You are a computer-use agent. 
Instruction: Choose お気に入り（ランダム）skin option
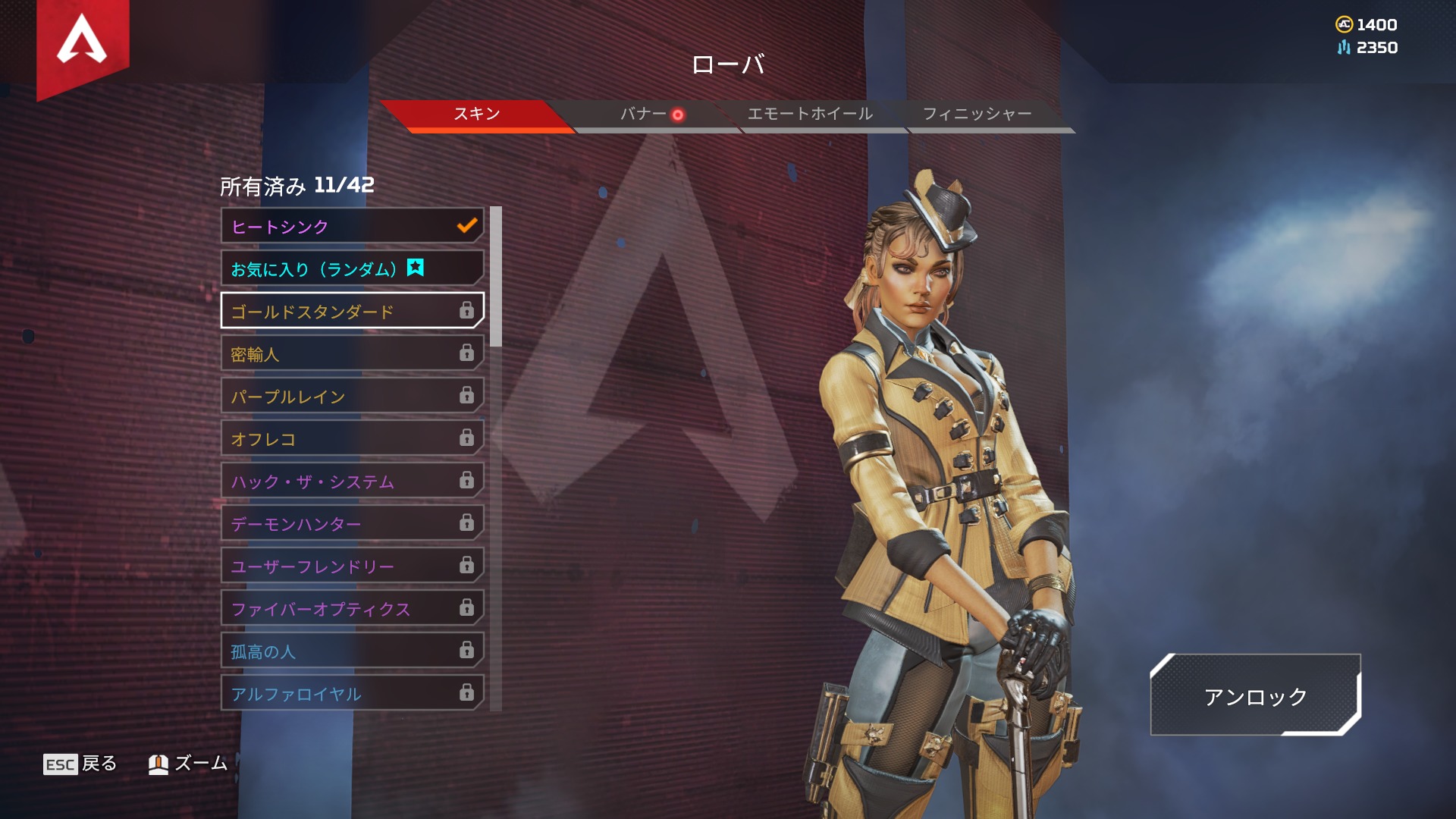pos(352,268)
